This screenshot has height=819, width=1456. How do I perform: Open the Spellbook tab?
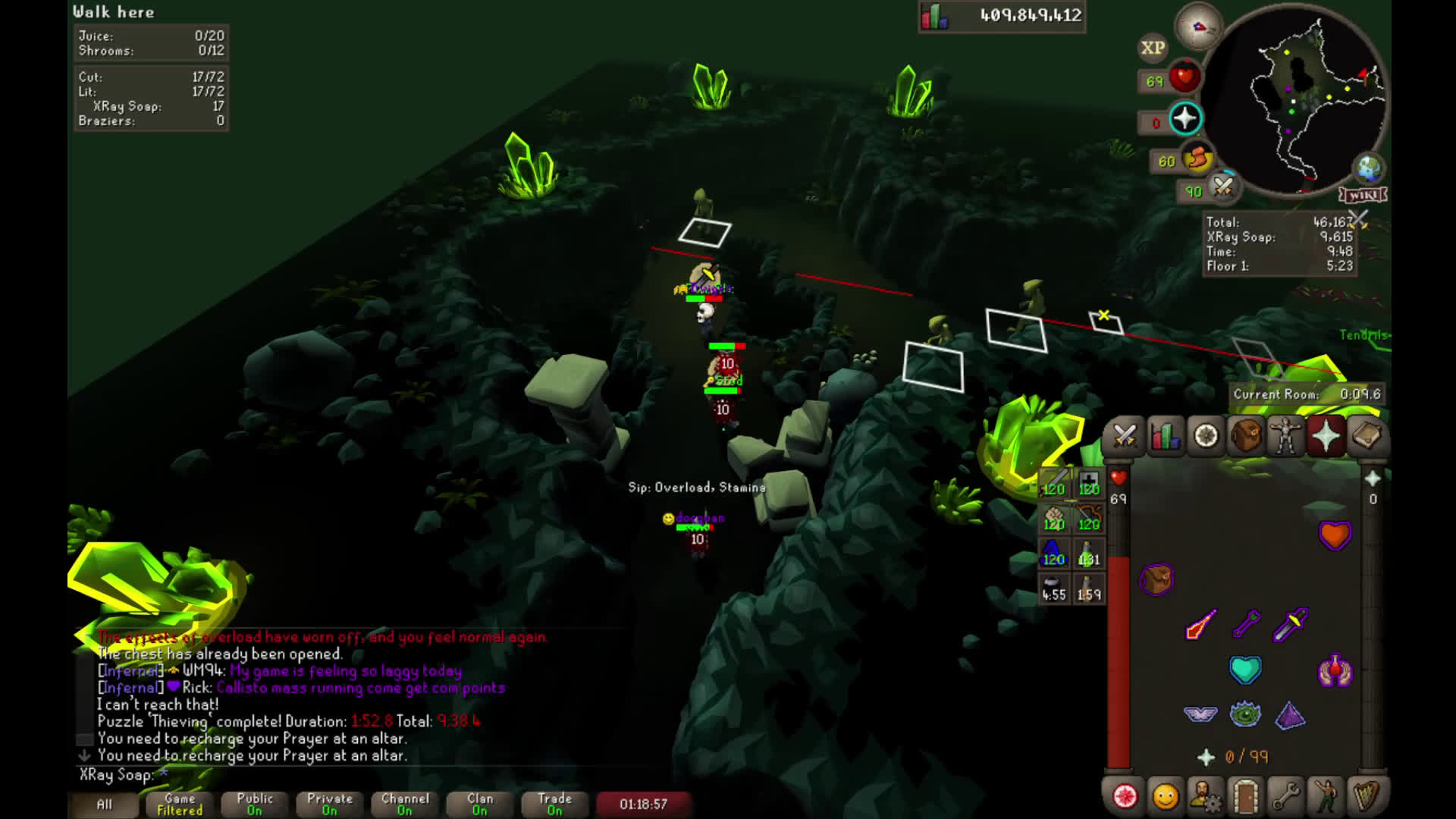coord(1367,436)
